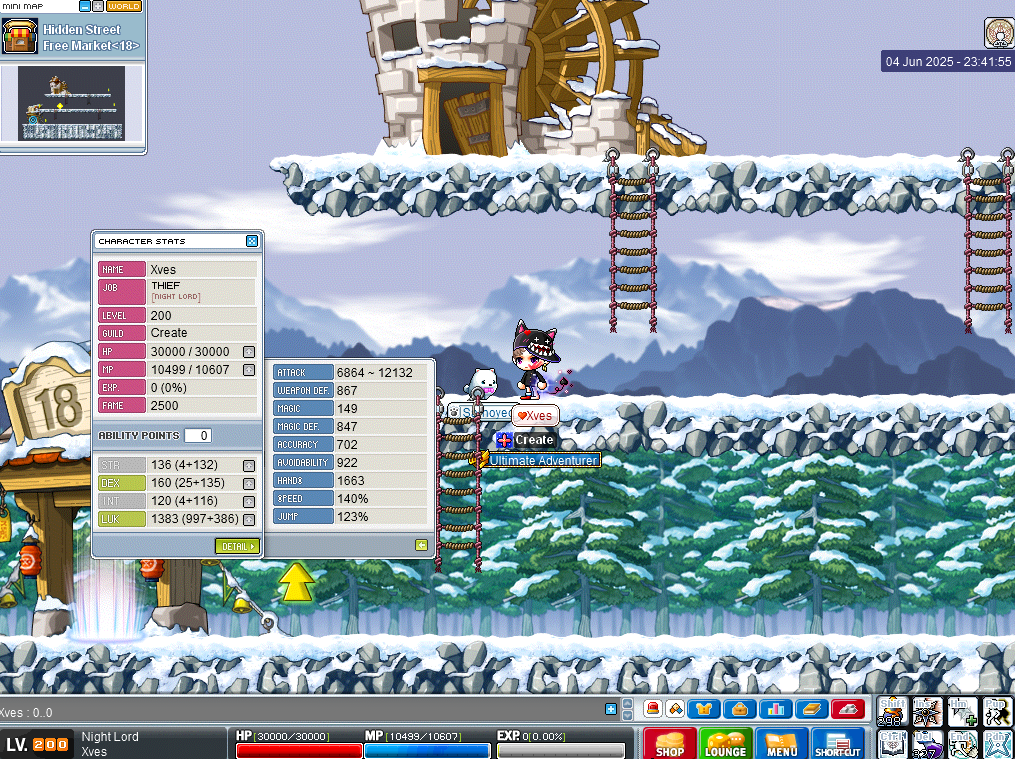Close the Character Stats window

click(x=252, y=241)
